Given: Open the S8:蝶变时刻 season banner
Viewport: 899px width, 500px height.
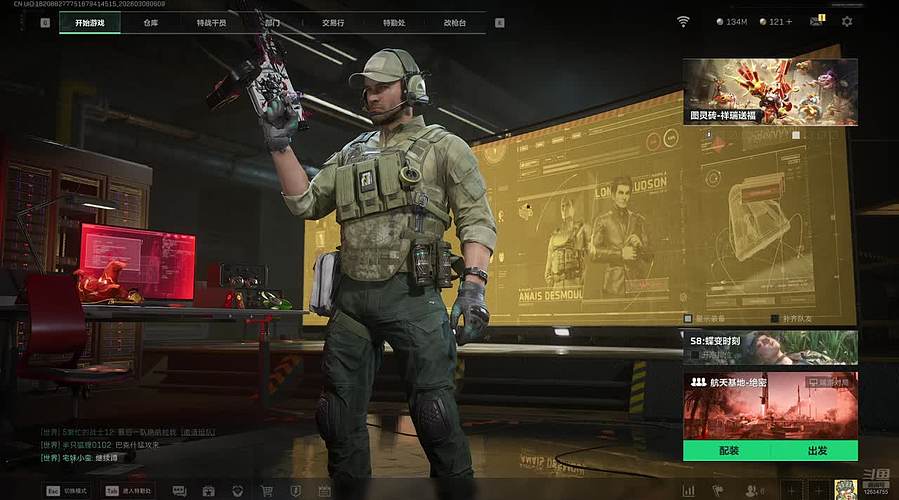Looking at the screenshot, I should point(770,347).
